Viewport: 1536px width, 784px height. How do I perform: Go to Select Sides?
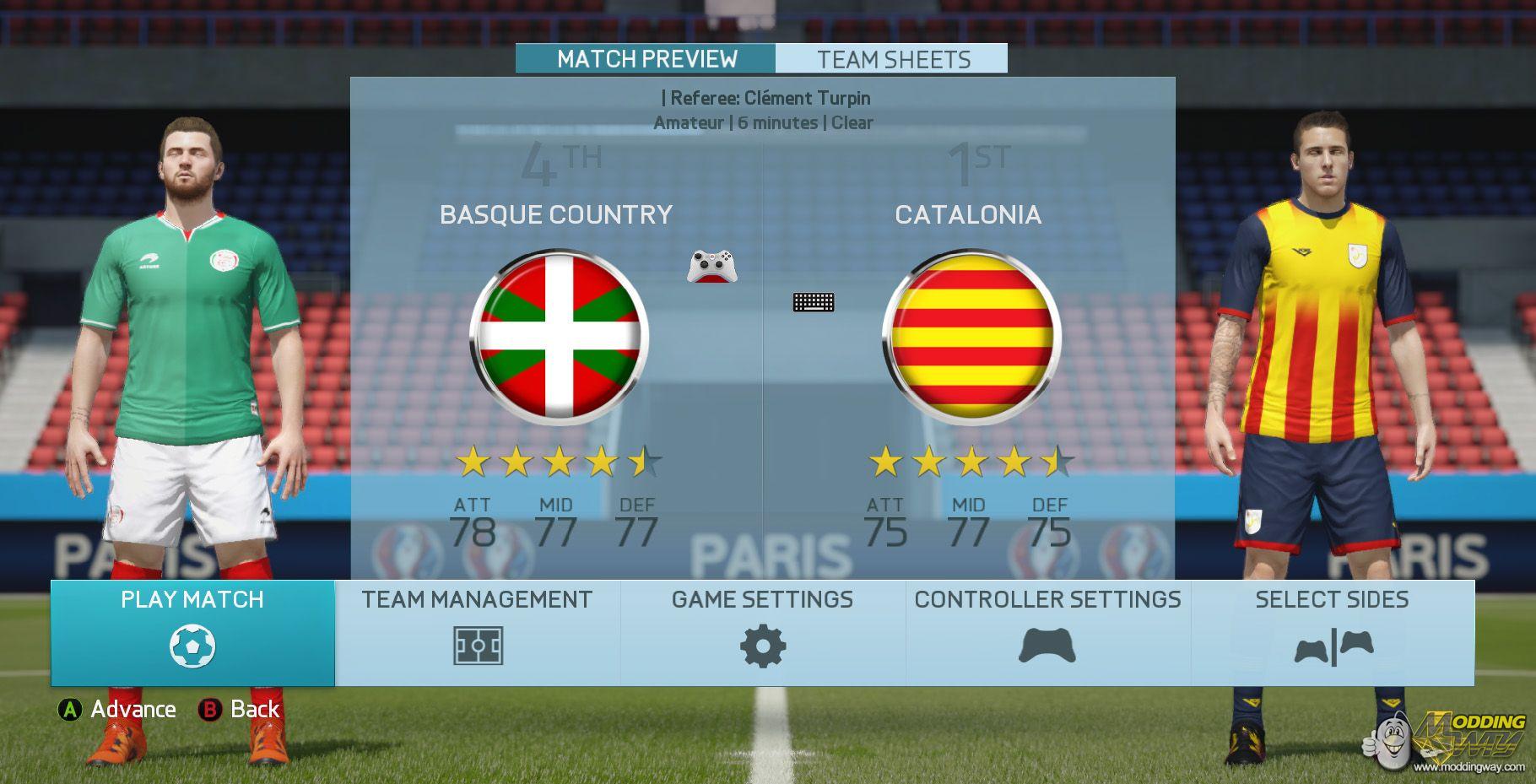1333,633
